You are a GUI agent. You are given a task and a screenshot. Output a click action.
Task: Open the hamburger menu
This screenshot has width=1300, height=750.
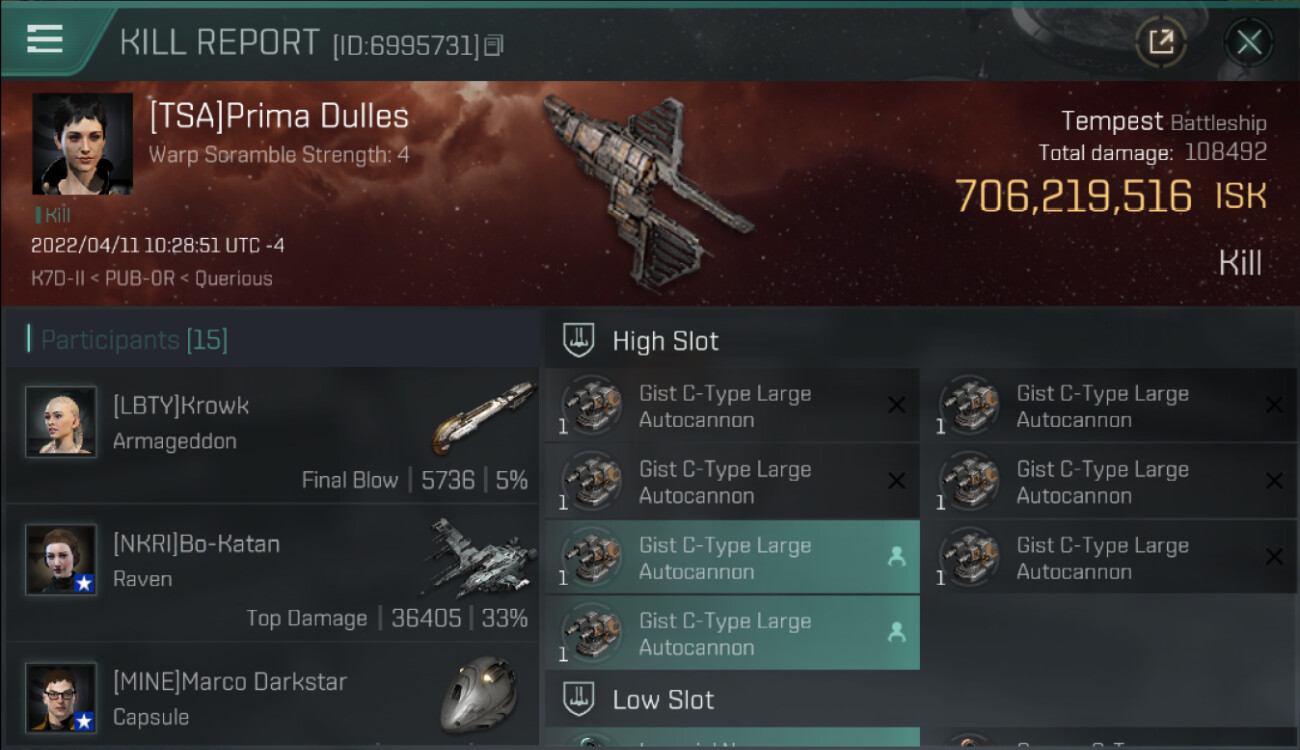45,40
